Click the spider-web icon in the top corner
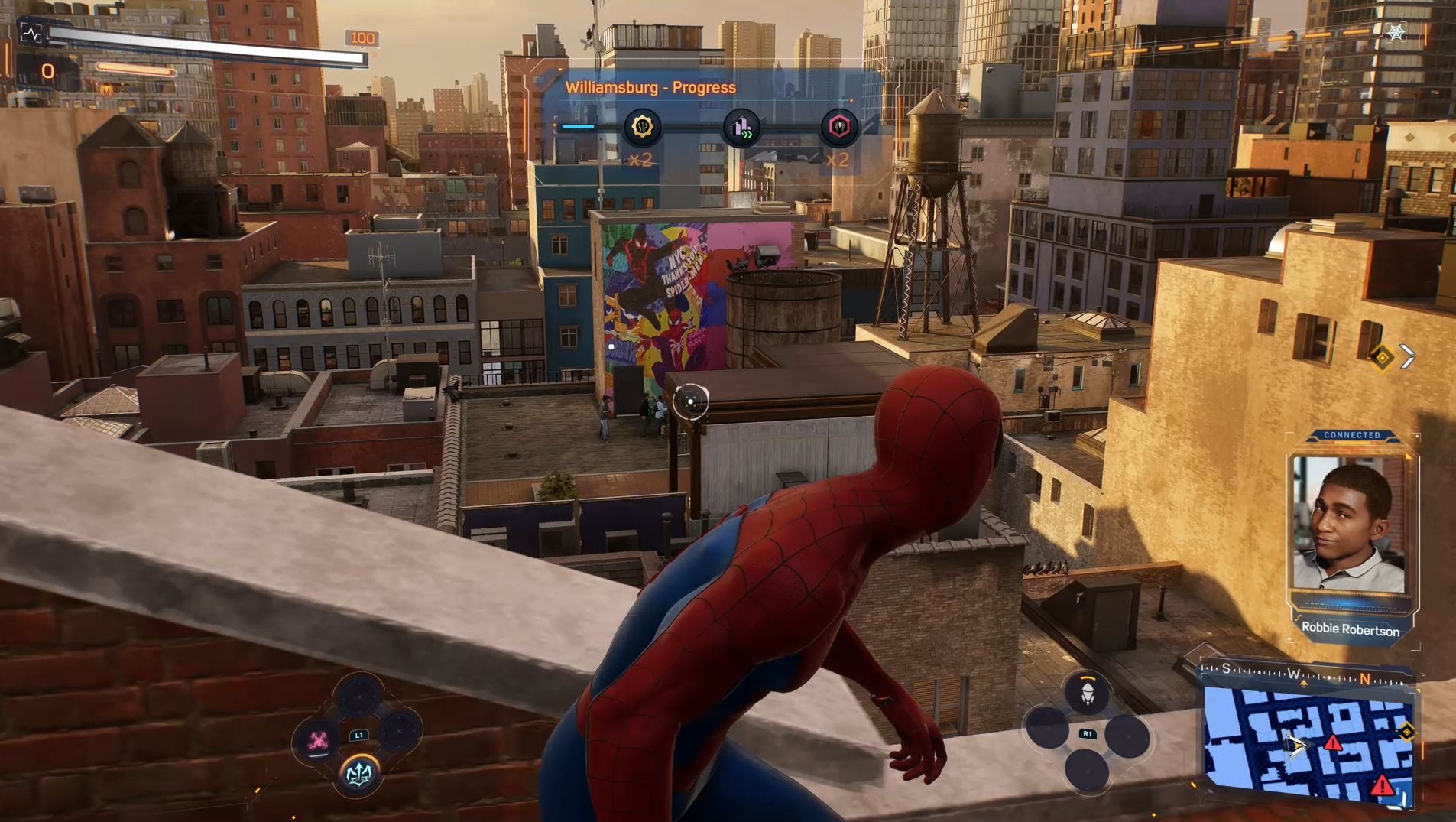 click(x=1396, y=33)
